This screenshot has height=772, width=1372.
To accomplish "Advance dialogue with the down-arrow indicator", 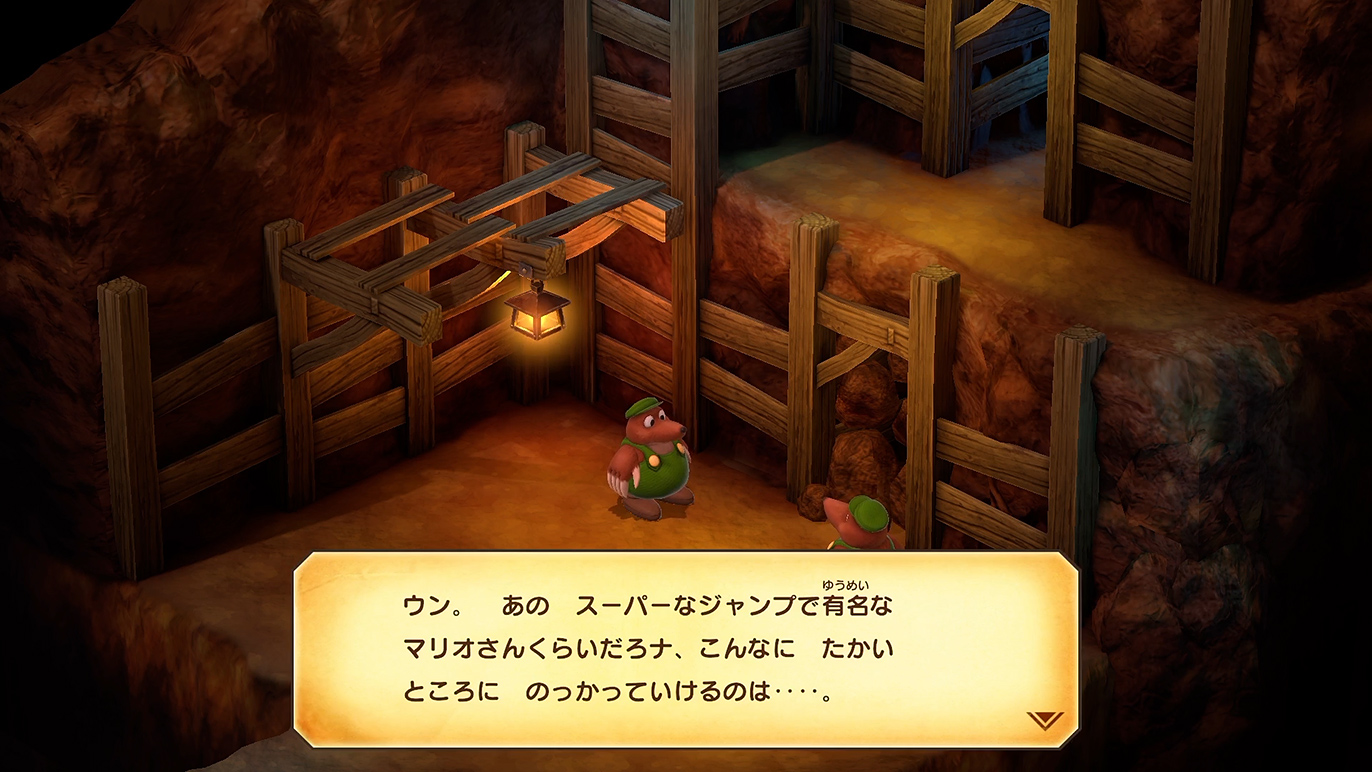I will click(1044, 720).
